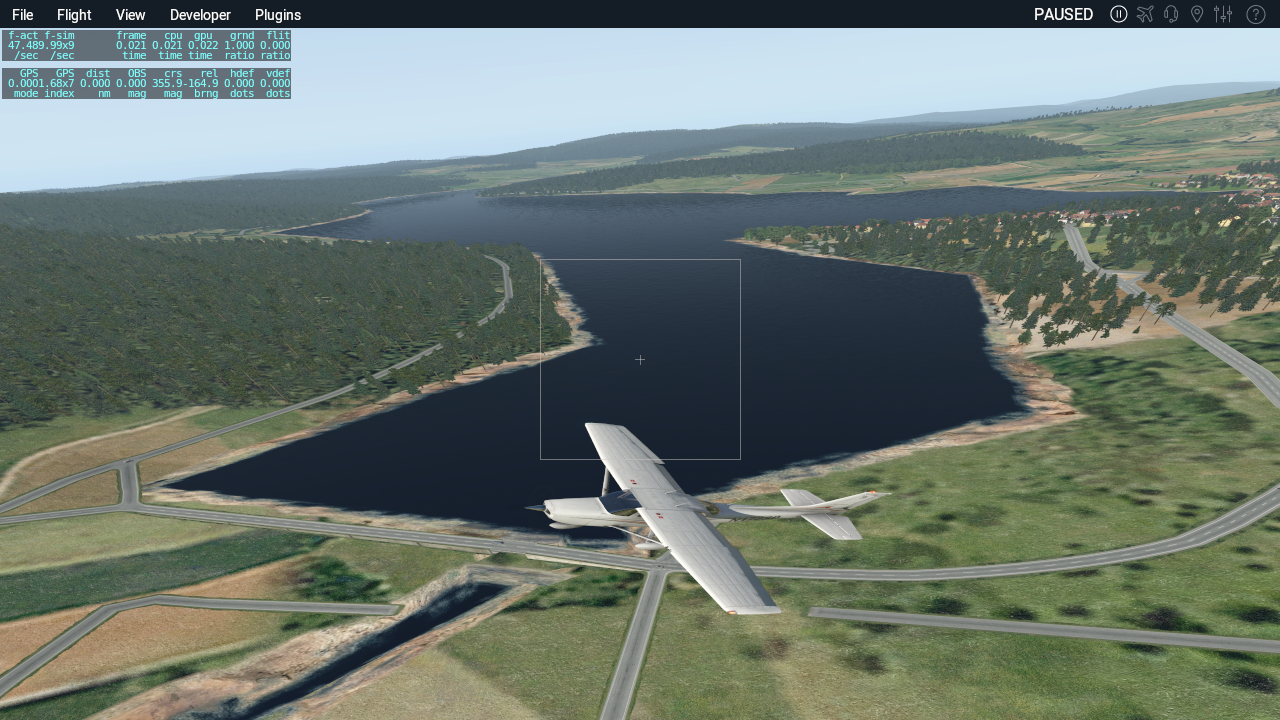
Task: Open settings via the sliders icon
Action: click(1223, 14)
